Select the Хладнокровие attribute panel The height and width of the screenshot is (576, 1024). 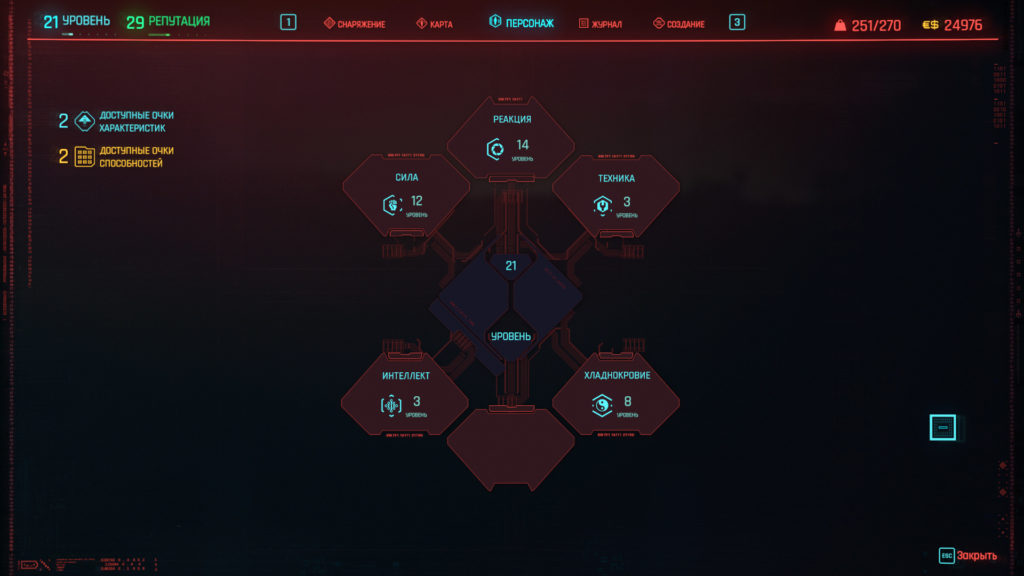(x=616, y=396)
